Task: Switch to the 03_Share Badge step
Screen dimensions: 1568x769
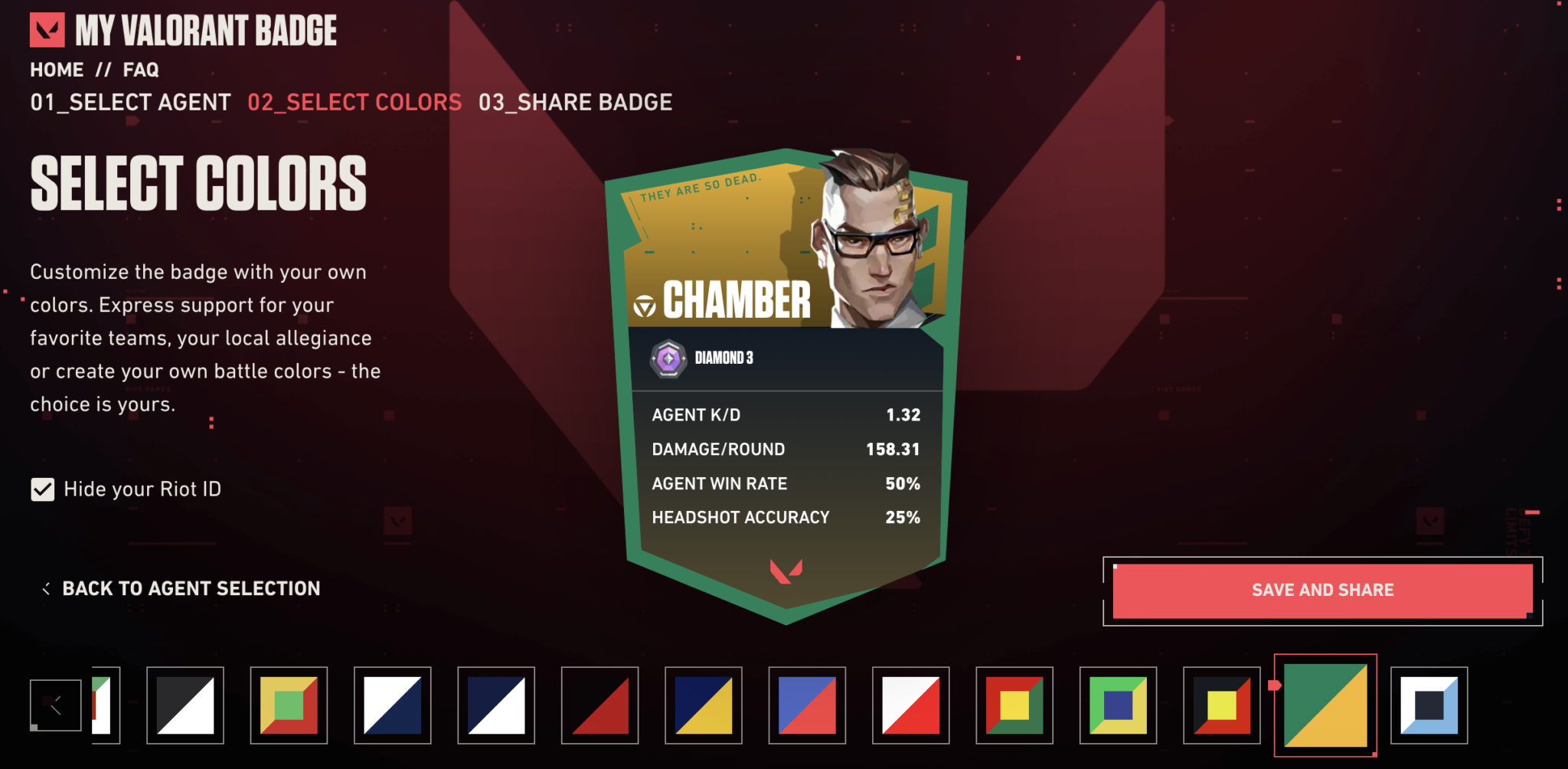Action: (575, 102)
